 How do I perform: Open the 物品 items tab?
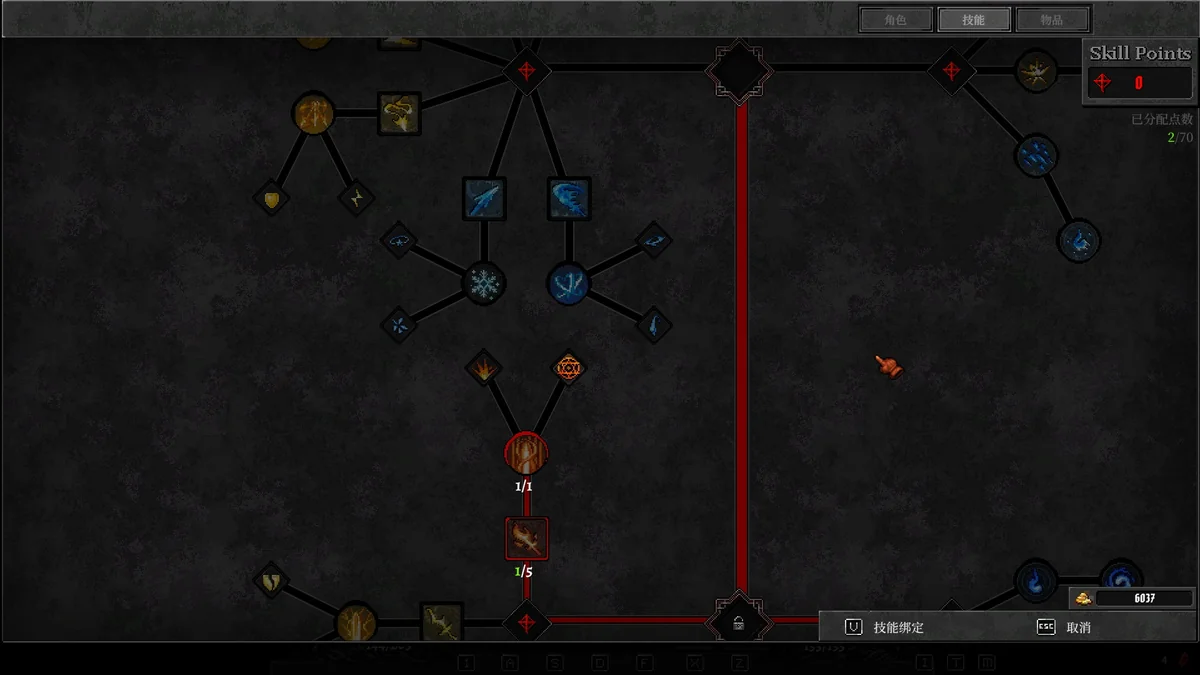click(1052, 20)
